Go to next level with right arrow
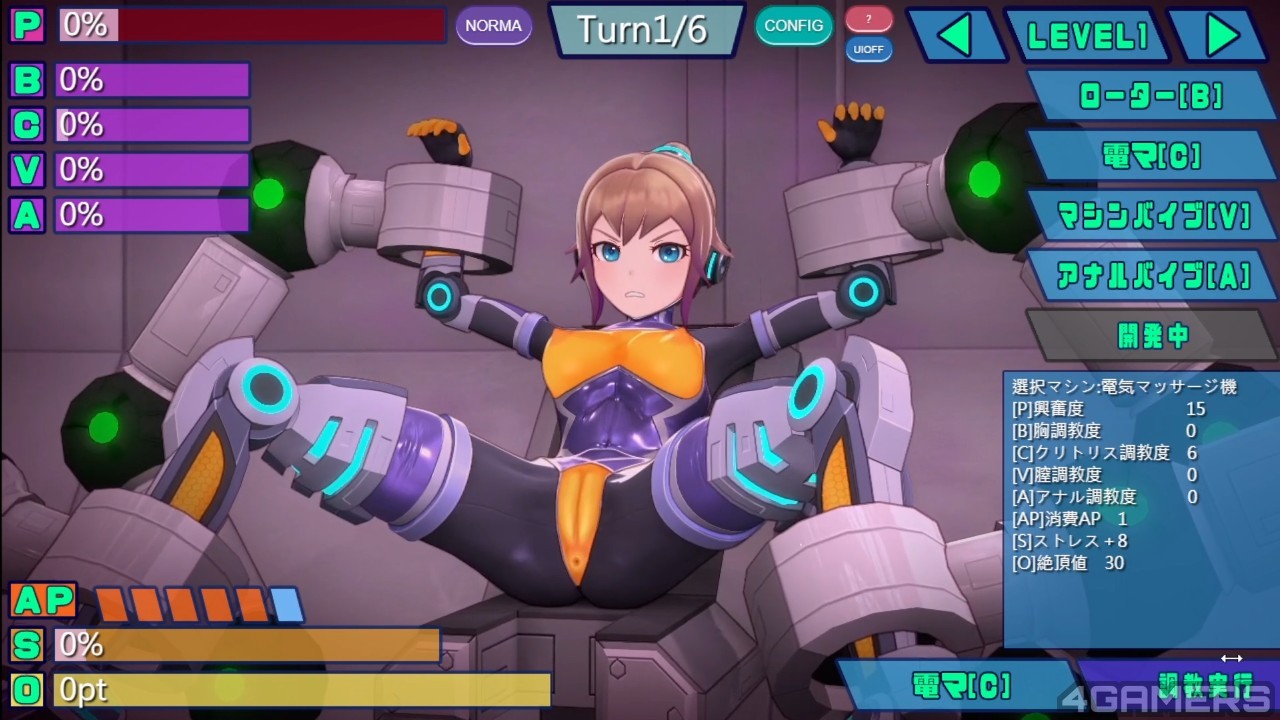 (x=1220, y=36)
